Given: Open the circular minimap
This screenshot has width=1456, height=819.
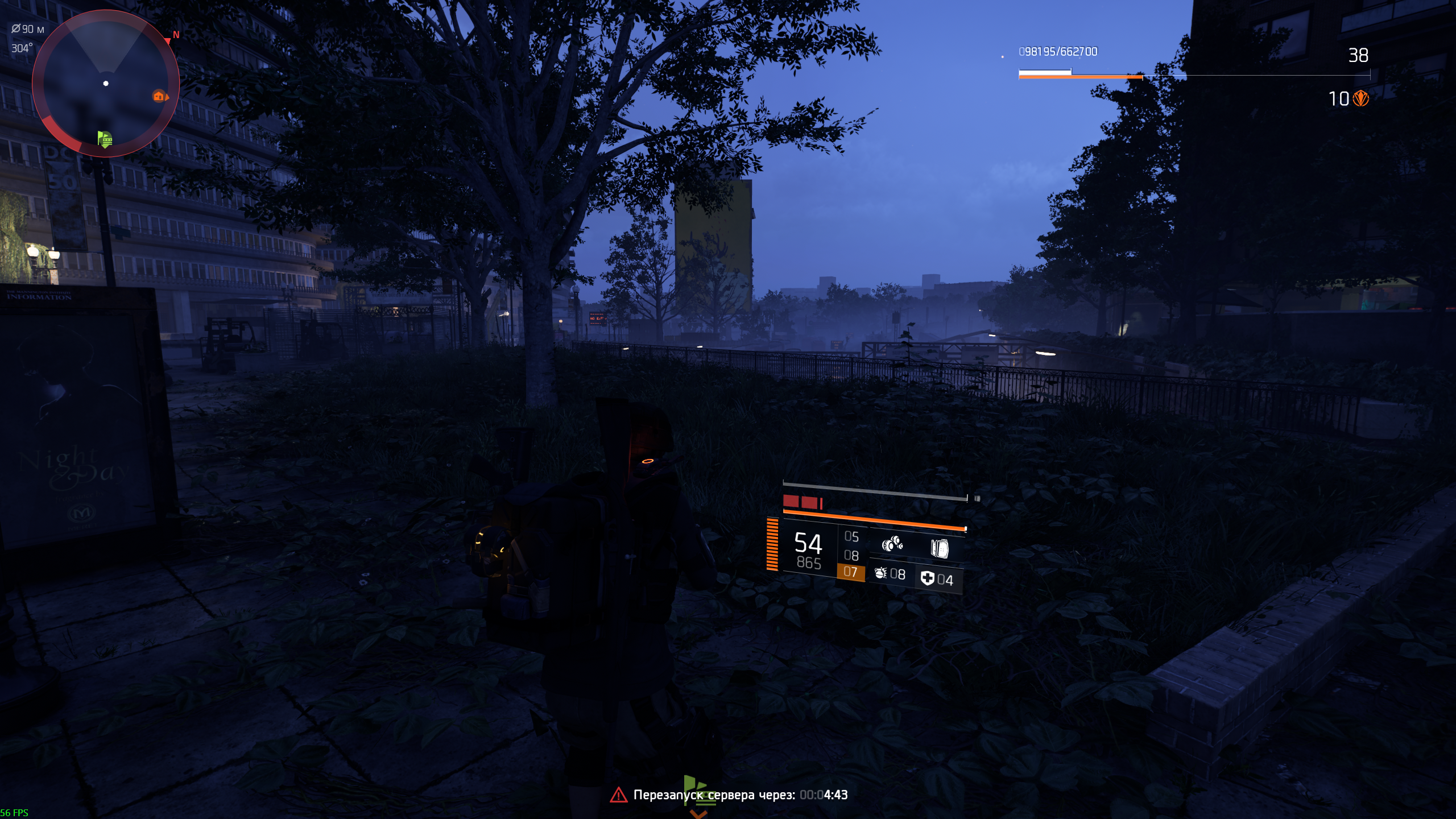Looking at the screenshot, I should (x=106, y=83).
